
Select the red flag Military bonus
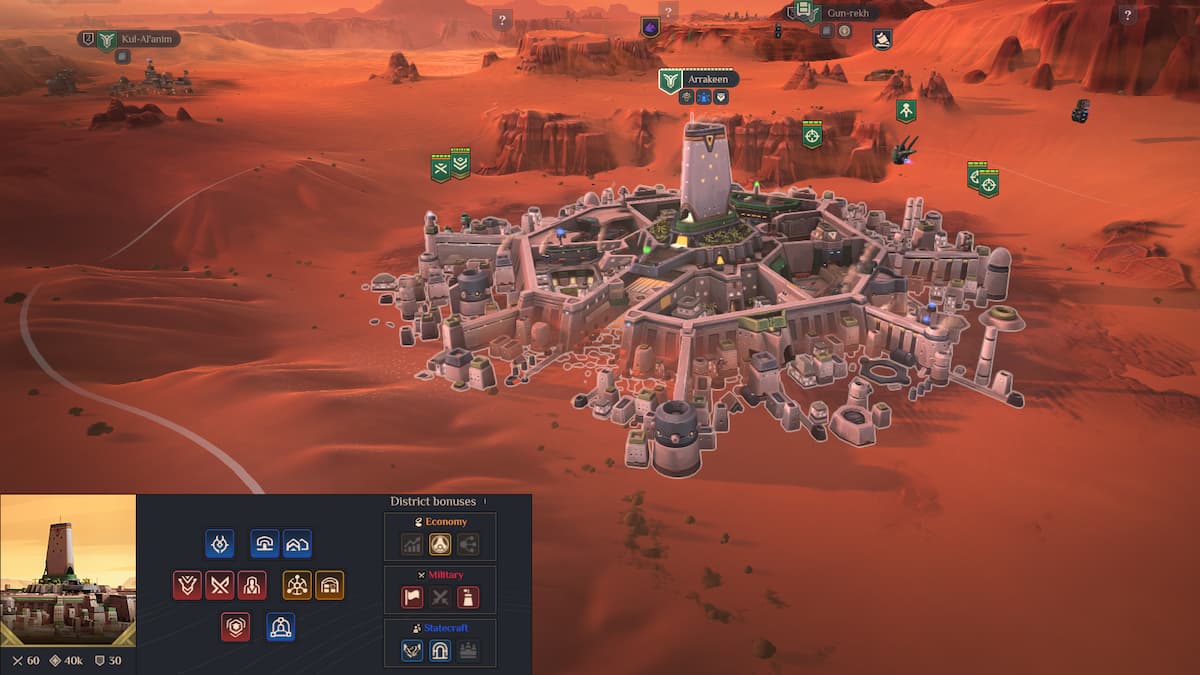pos(412,598)
